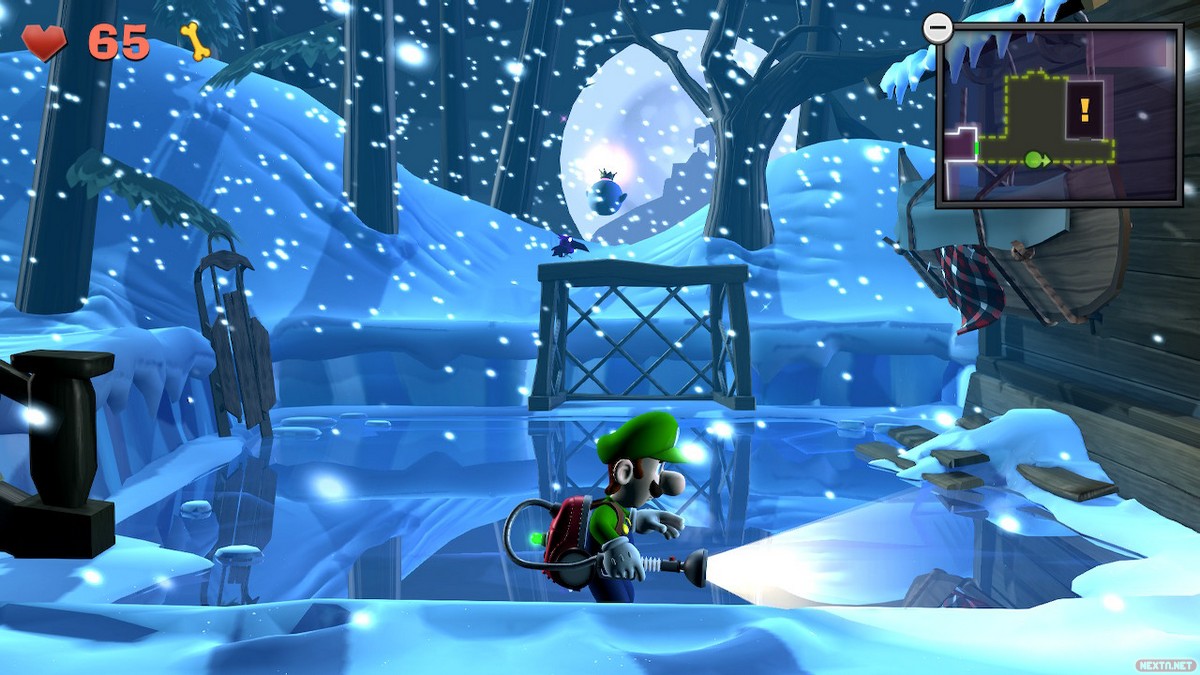This screenshot has height=675, width=1200.
Task: Collapse the minimap with the minus button
Action: (x=938, y=29)
